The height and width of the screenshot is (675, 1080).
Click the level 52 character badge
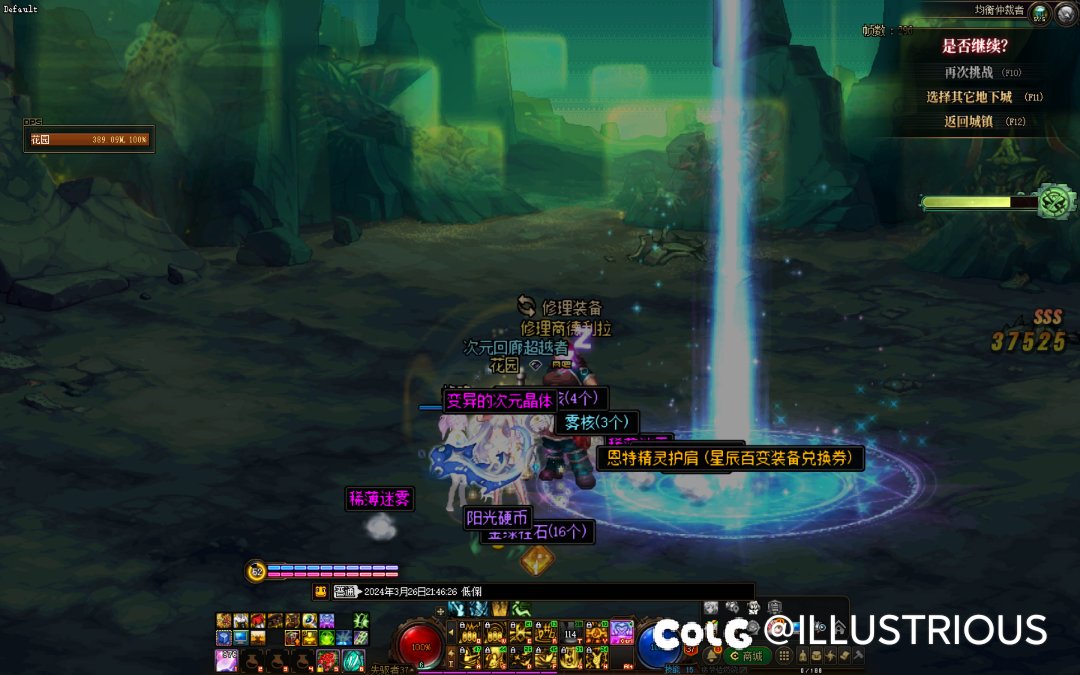(x=256, y=571)
